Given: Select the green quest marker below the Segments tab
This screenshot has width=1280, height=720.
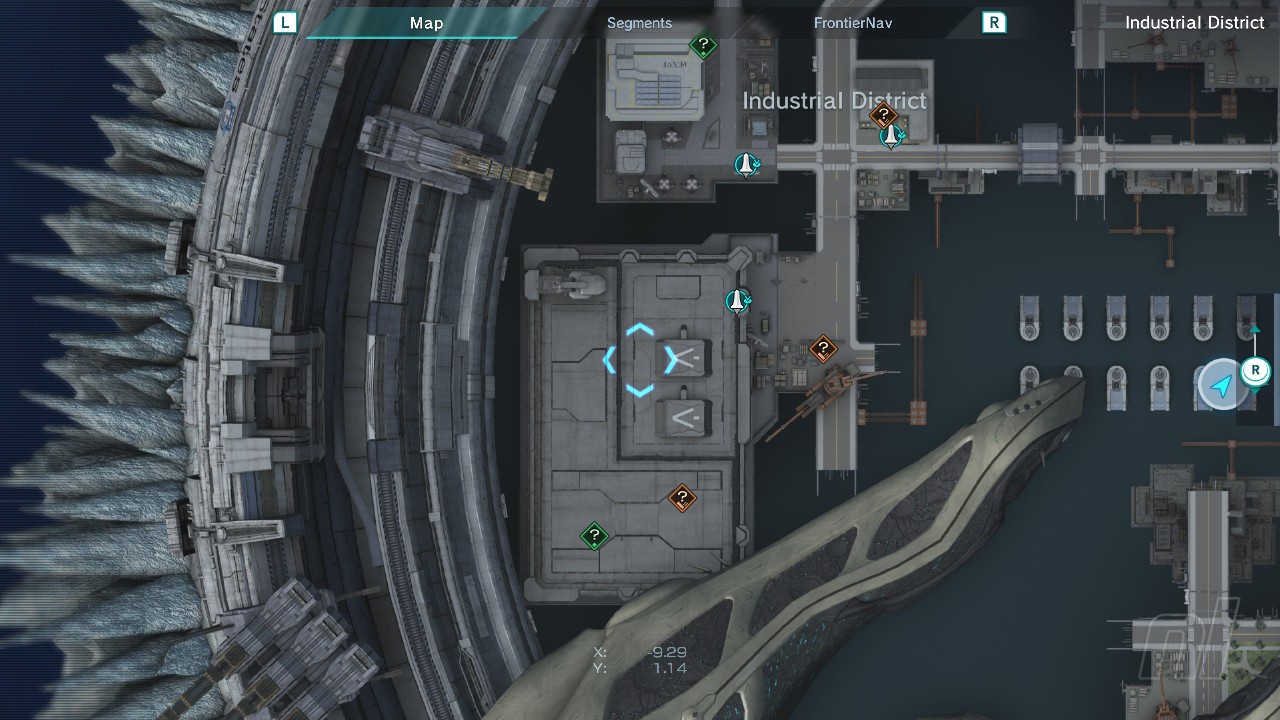Looking at the screenshot, I should (x=704, y=45).
